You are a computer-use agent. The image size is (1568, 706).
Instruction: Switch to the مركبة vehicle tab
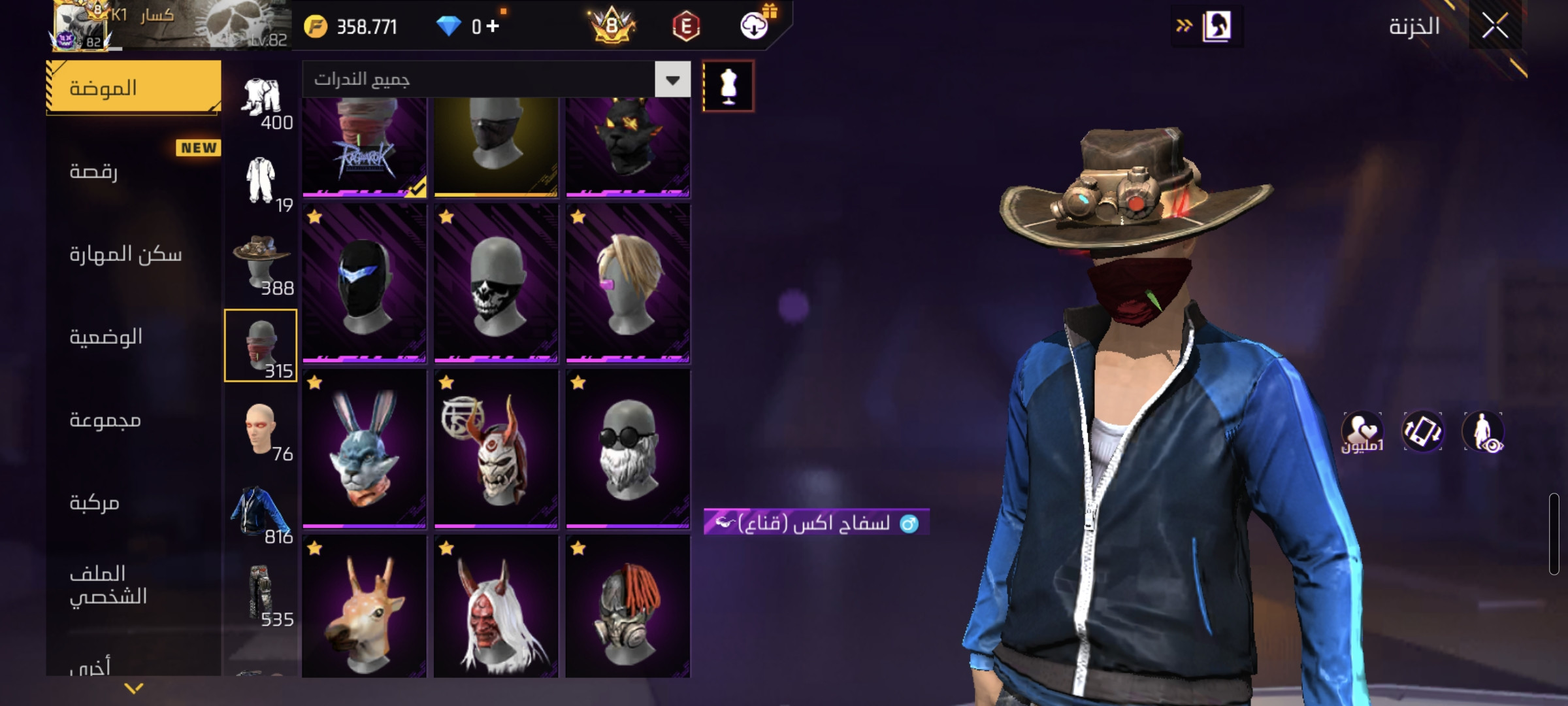(134, 503)
